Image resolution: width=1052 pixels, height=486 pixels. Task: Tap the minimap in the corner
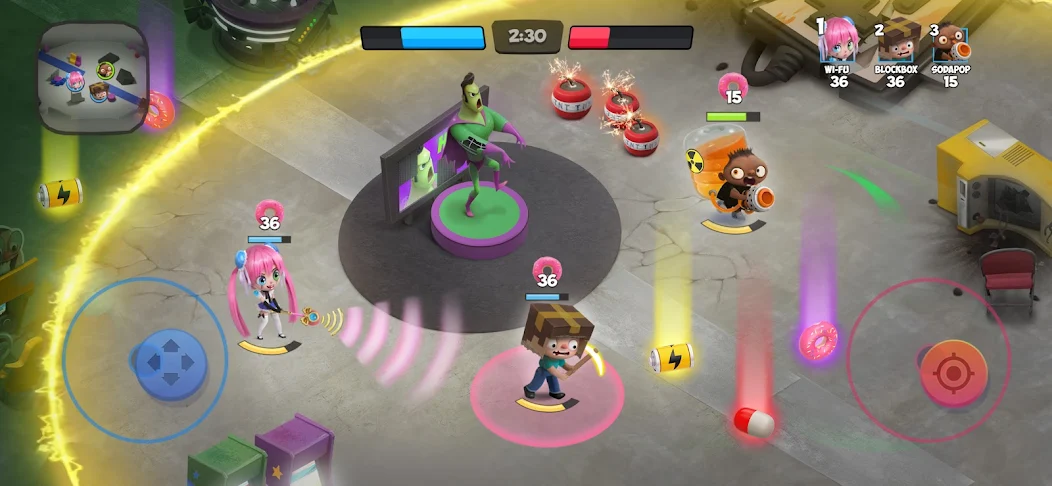click(92, 77)
